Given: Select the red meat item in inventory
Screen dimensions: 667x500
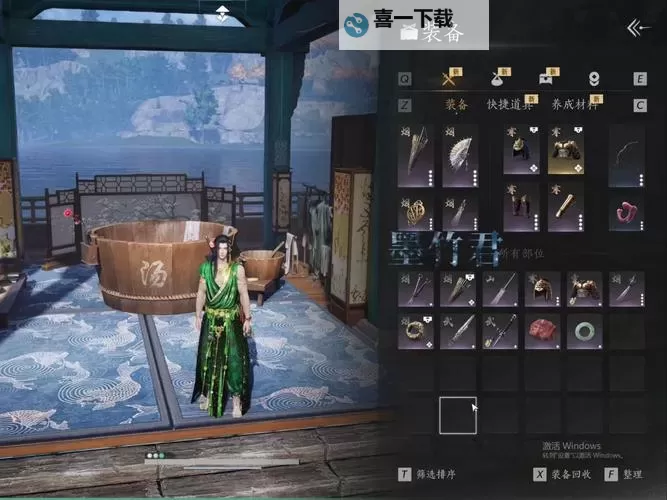Looking at the screenshot, I should [542, 330].
